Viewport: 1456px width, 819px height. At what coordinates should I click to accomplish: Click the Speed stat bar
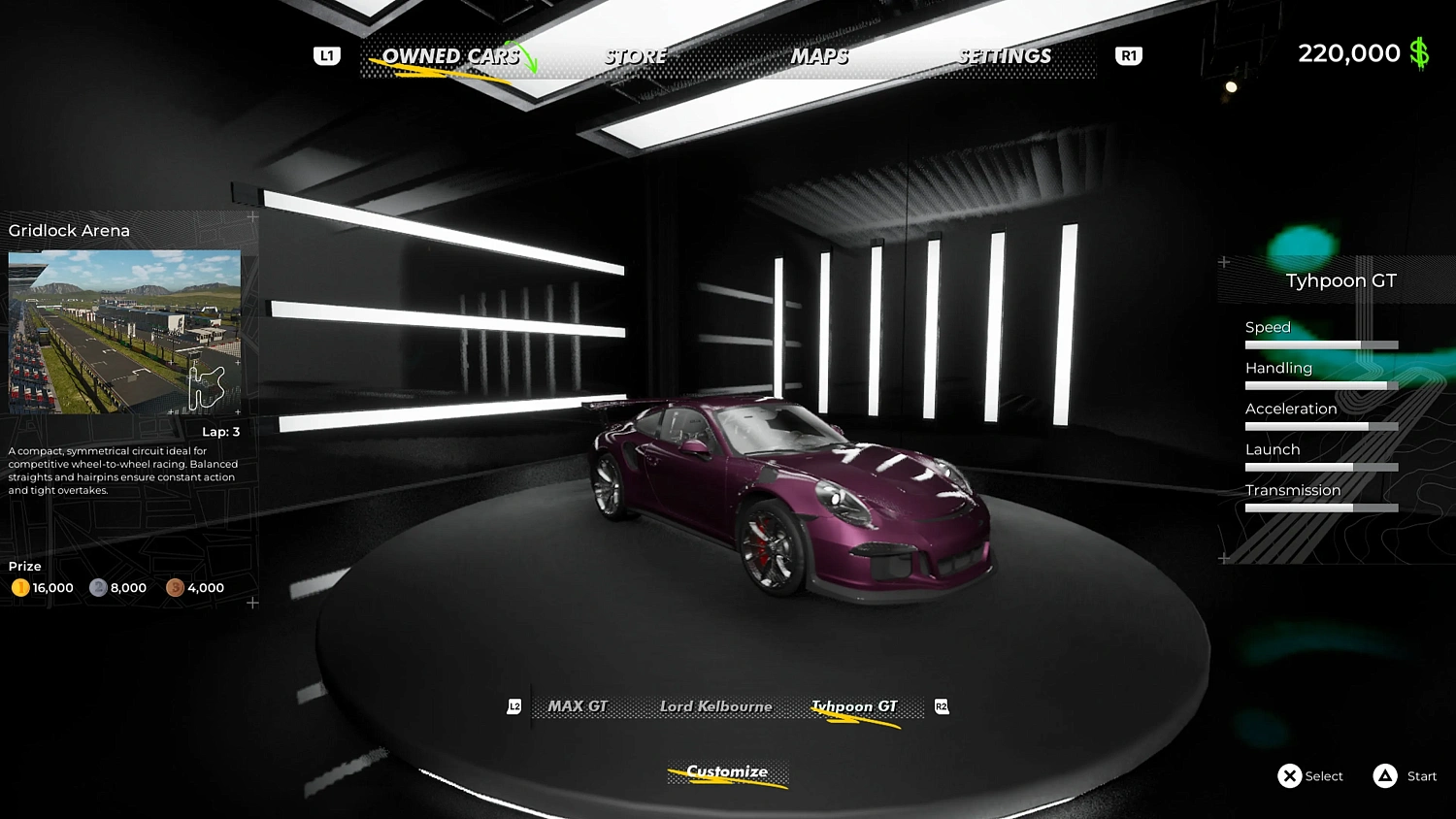click(x=1320, y=344)
